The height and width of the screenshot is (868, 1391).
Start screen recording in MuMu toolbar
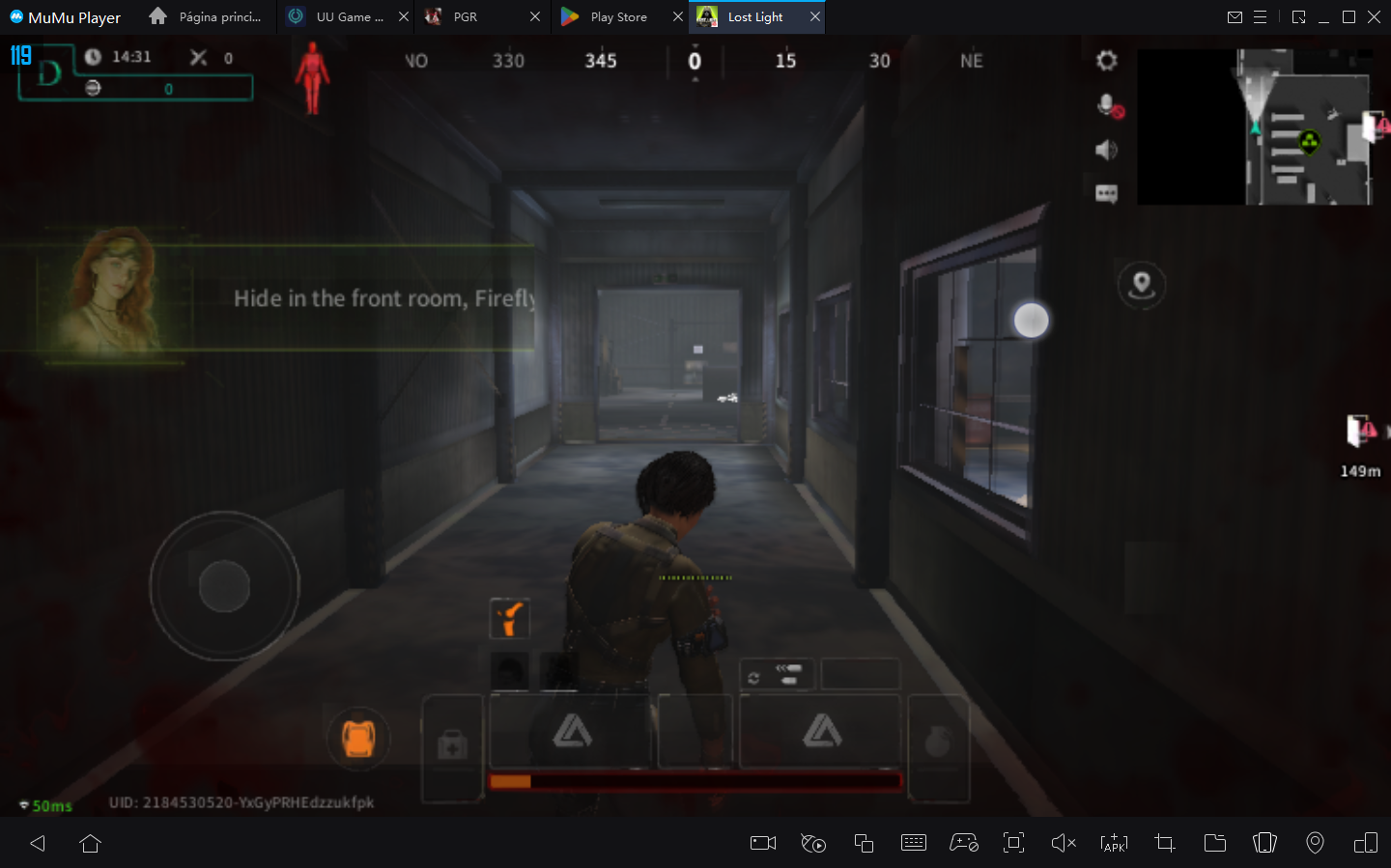[x=762, y=843]
